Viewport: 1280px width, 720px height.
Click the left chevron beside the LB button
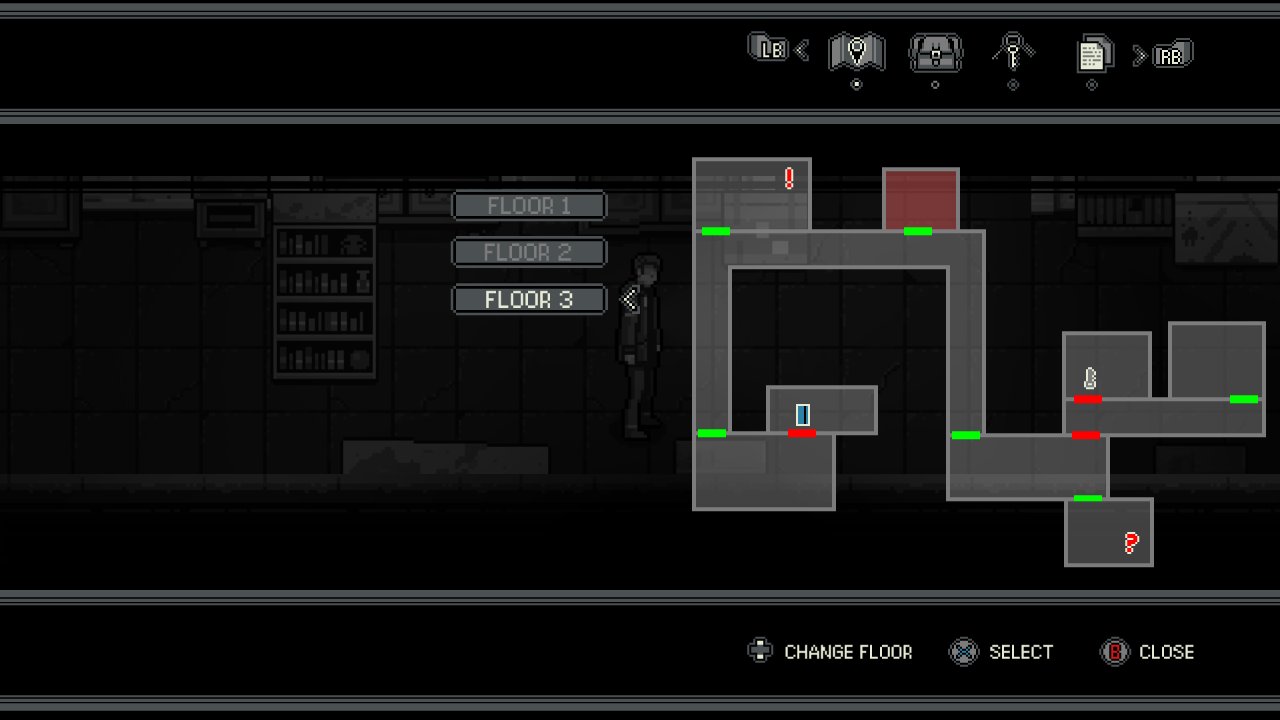click(x=801, y=48)
